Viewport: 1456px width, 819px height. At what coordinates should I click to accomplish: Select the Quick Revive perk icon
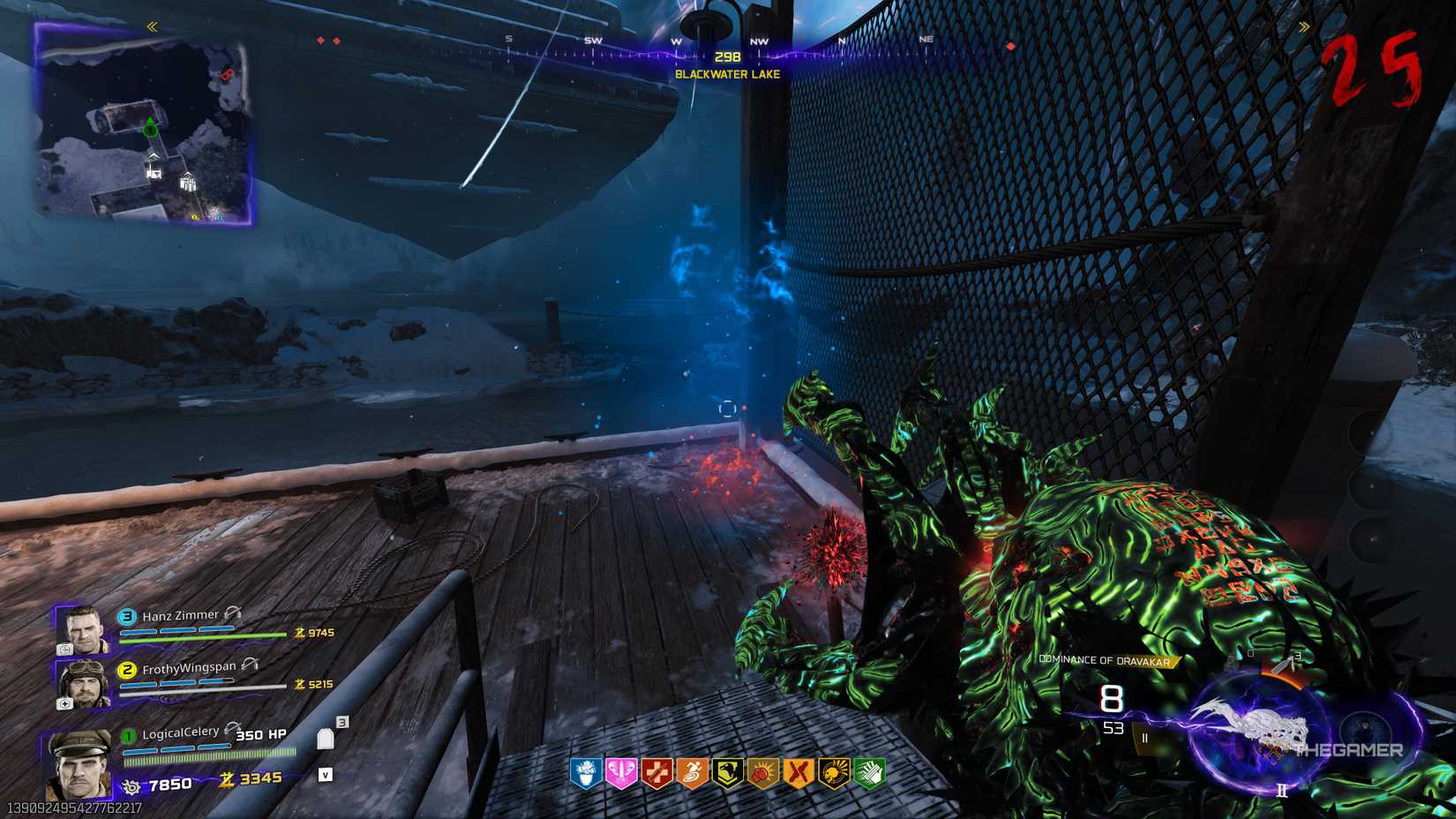586,770
